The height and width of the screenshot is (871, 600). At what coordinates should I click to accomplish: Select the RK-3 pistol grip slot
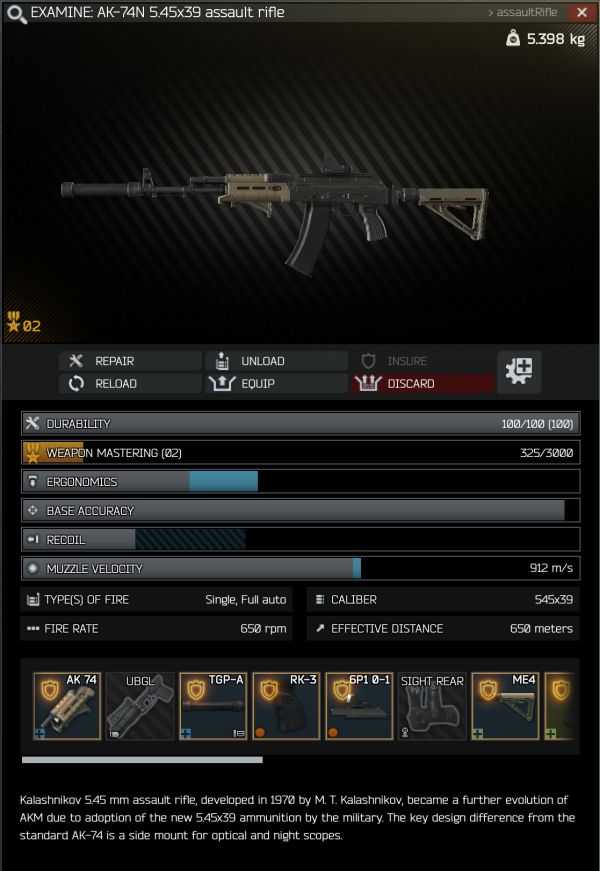(286, 706)
